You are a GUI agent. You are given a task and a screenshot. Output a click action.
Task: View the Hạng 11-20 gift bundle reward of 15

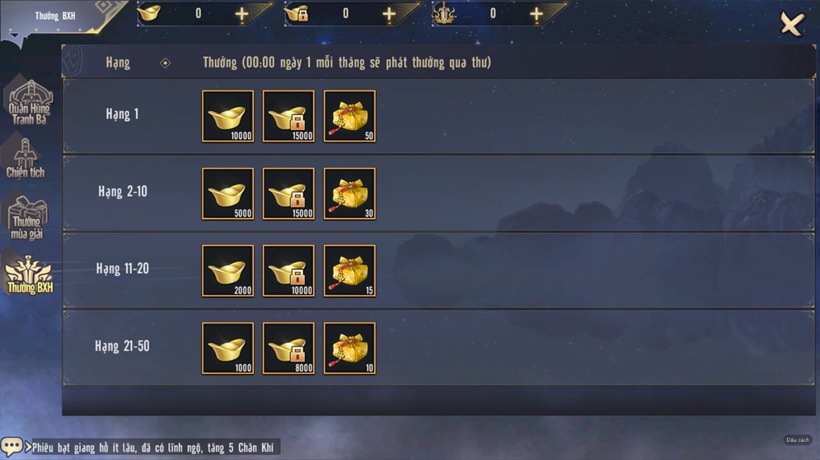pos(350,271)
